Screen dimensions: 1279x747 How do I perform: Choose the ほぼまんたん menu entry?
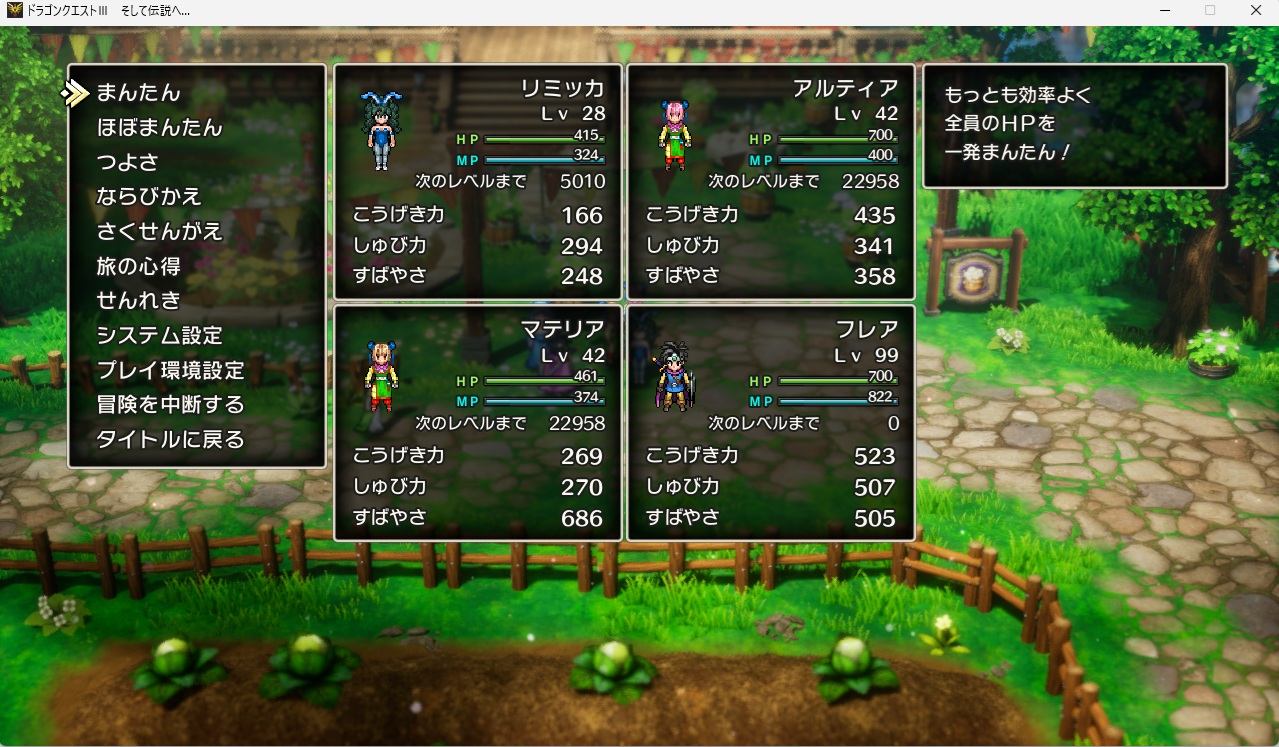pos(159,128)
